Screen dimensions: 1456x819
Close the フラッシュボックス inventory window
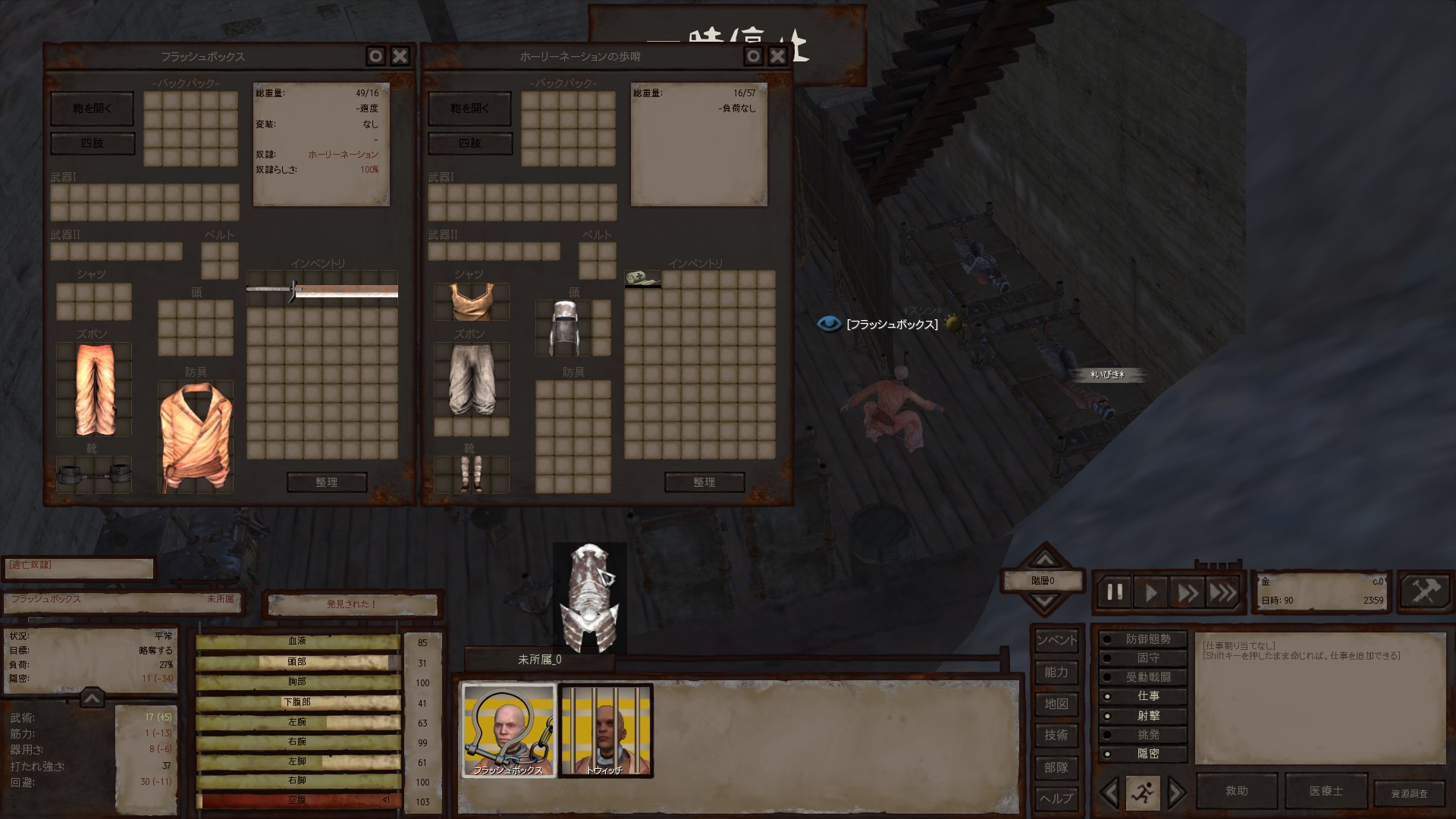pyautogui.click(x=400, y=56)
